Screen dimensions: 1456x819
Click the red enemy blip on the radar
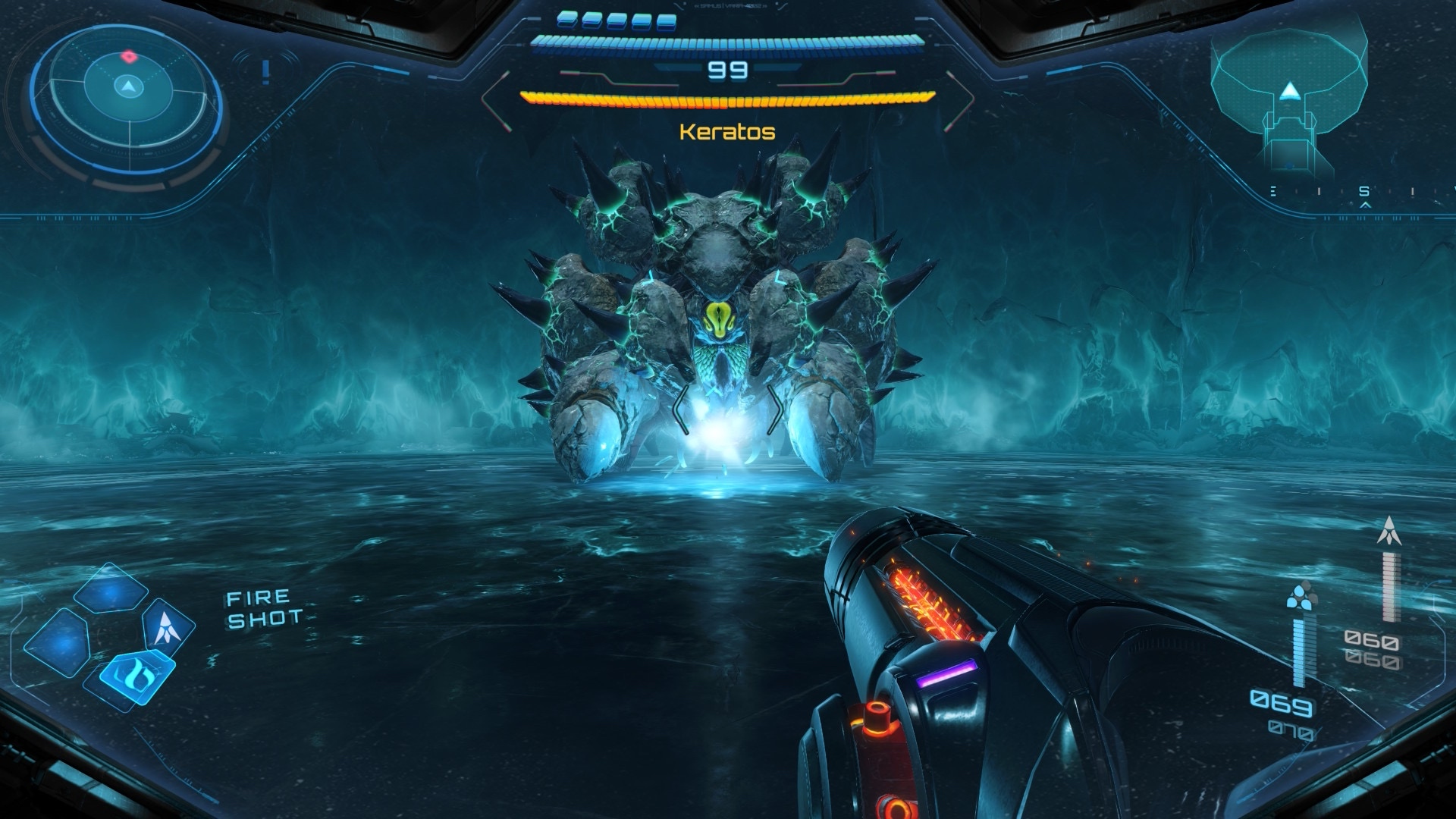pyautogui.click(x=129, y=56)
